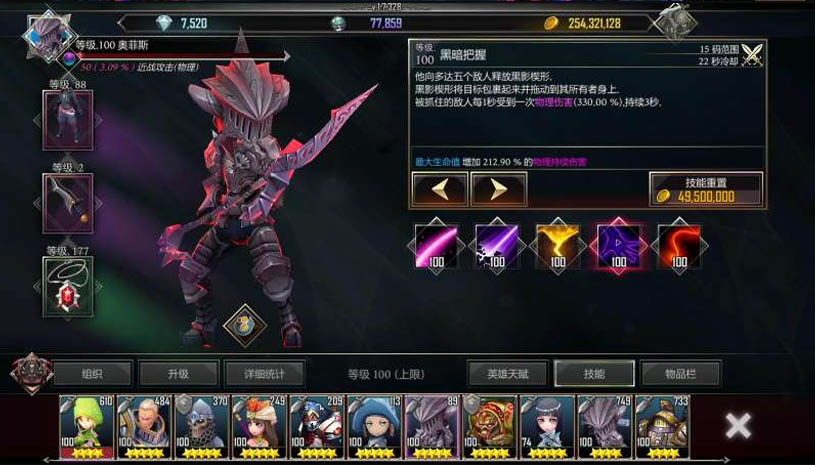
Task: Click the 升级 level up button
Action: point(178,373)
